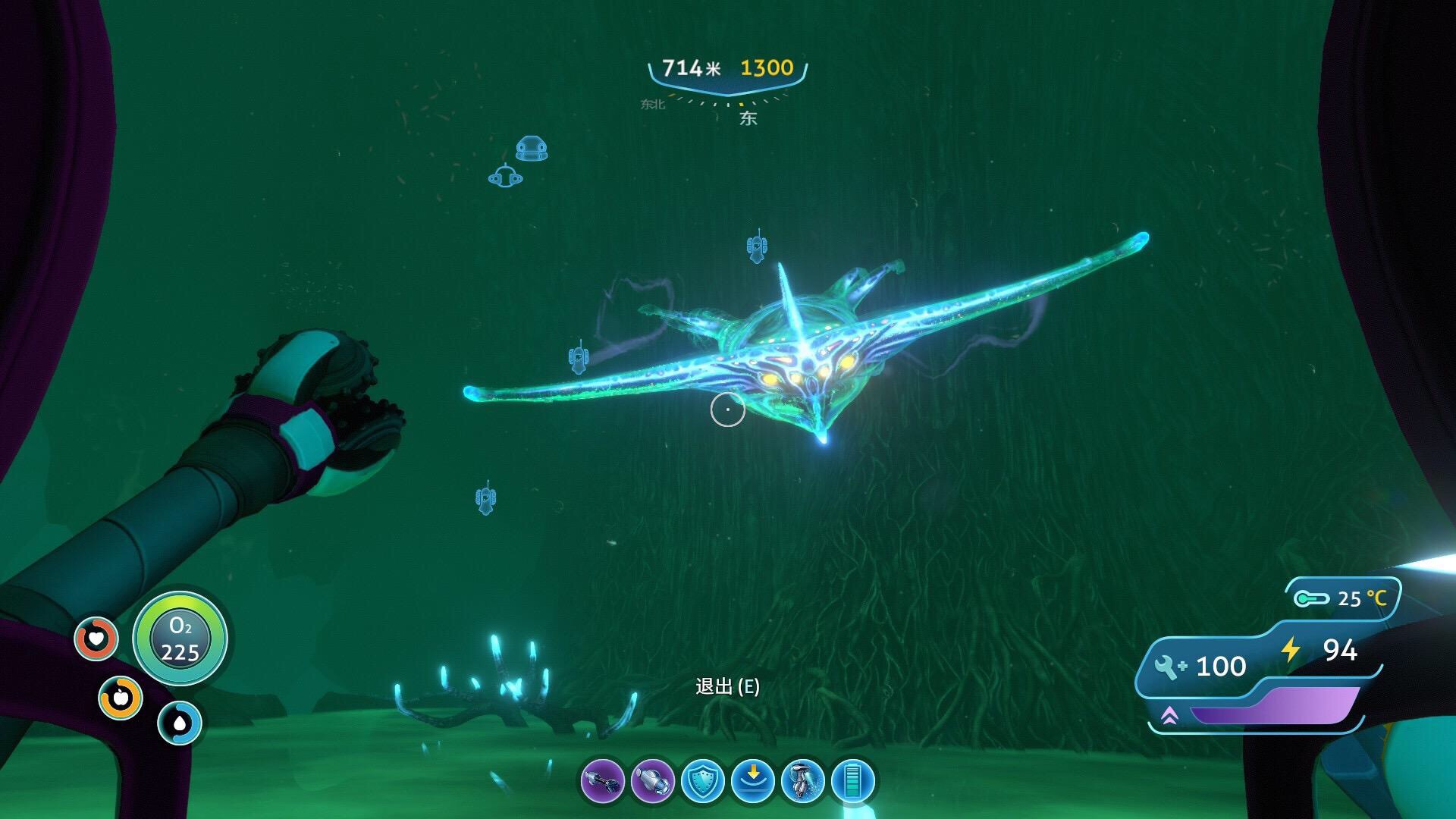Select the drill arm slot
Screen dimensions: 1456x819
603,781
